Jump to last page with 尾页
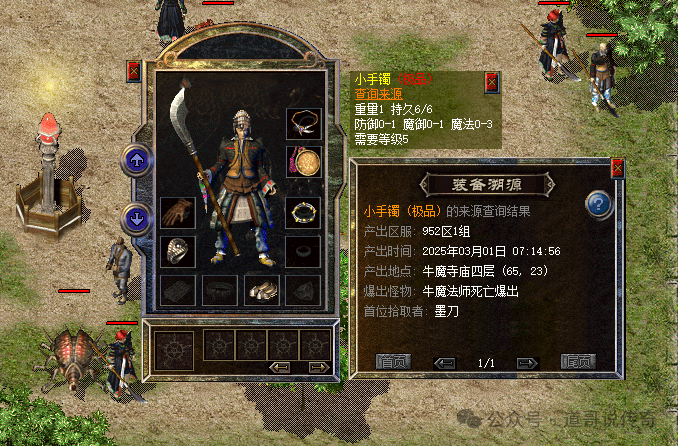 click(578, 361)
